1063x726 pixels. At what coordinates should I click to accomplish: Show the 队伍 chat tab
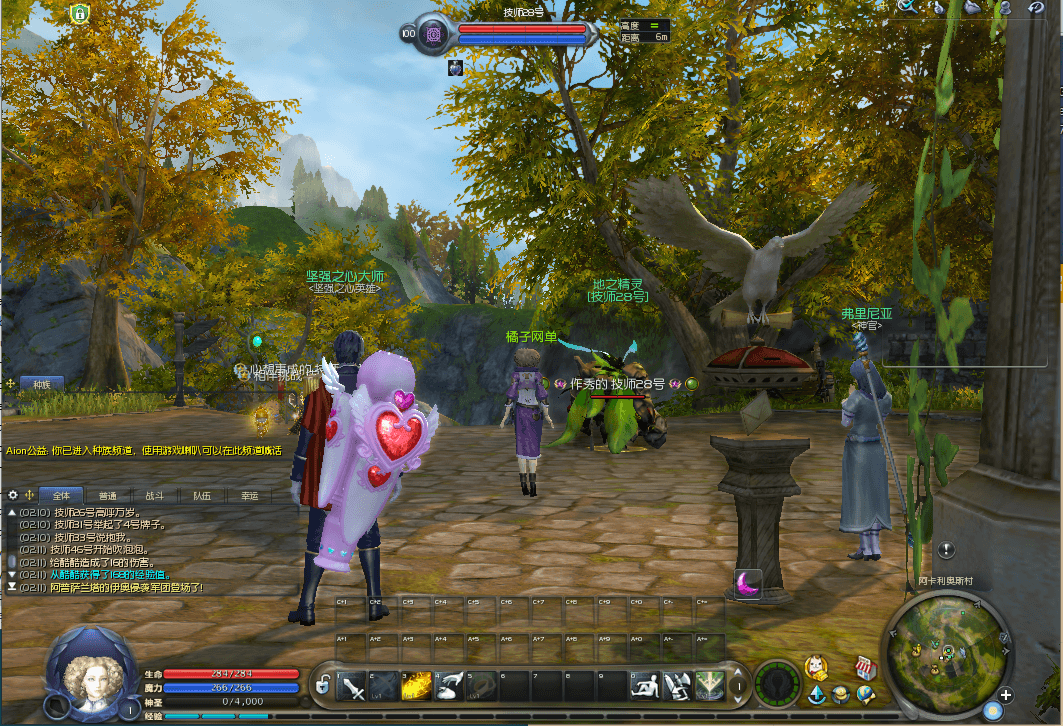tap(202, 495)
